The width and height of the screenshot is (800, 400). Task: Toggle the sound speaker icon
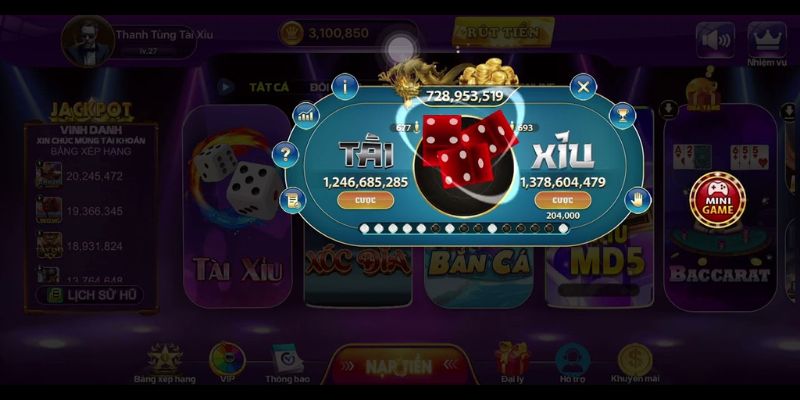[x=715, y=39]
